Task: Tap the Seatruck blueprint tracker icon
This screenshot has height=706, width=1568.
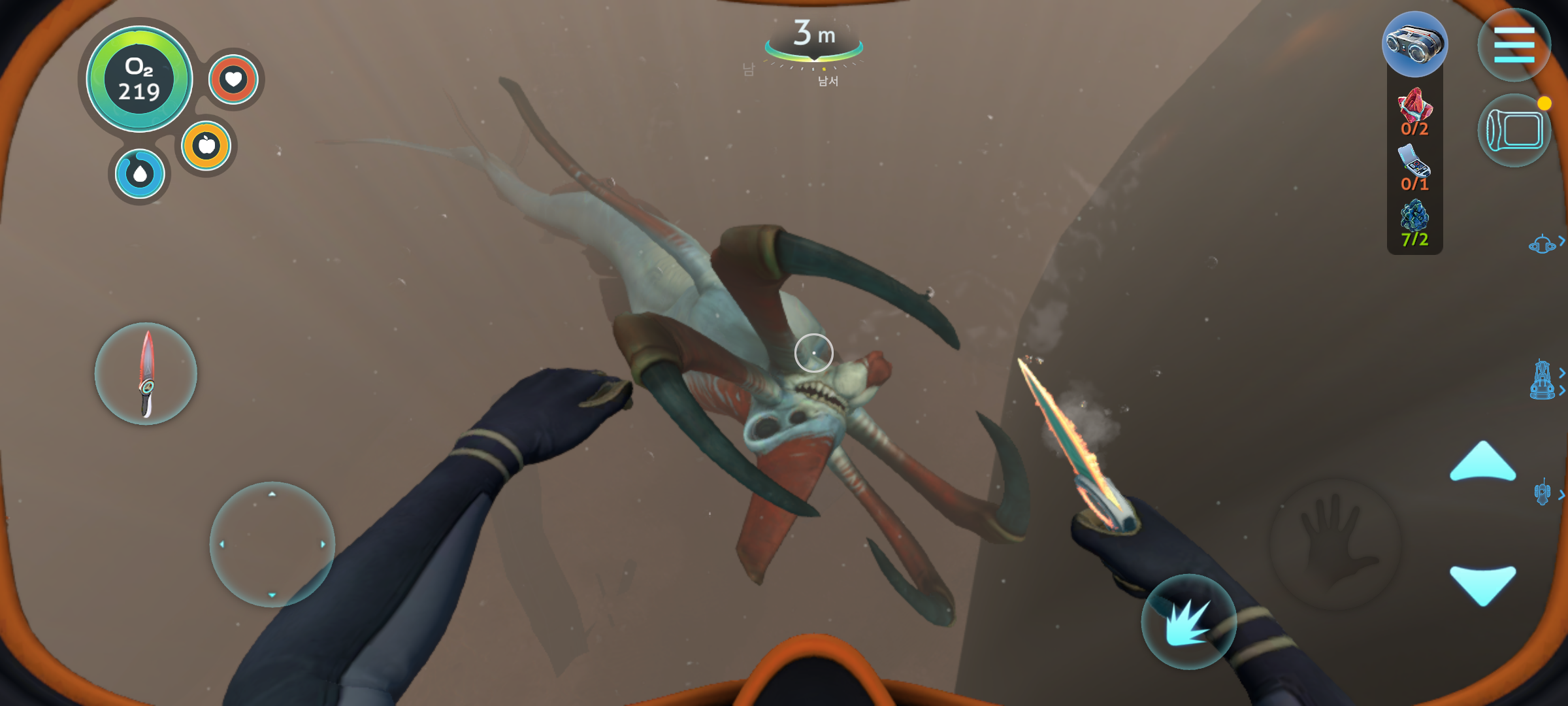Action: point(1414,44)
